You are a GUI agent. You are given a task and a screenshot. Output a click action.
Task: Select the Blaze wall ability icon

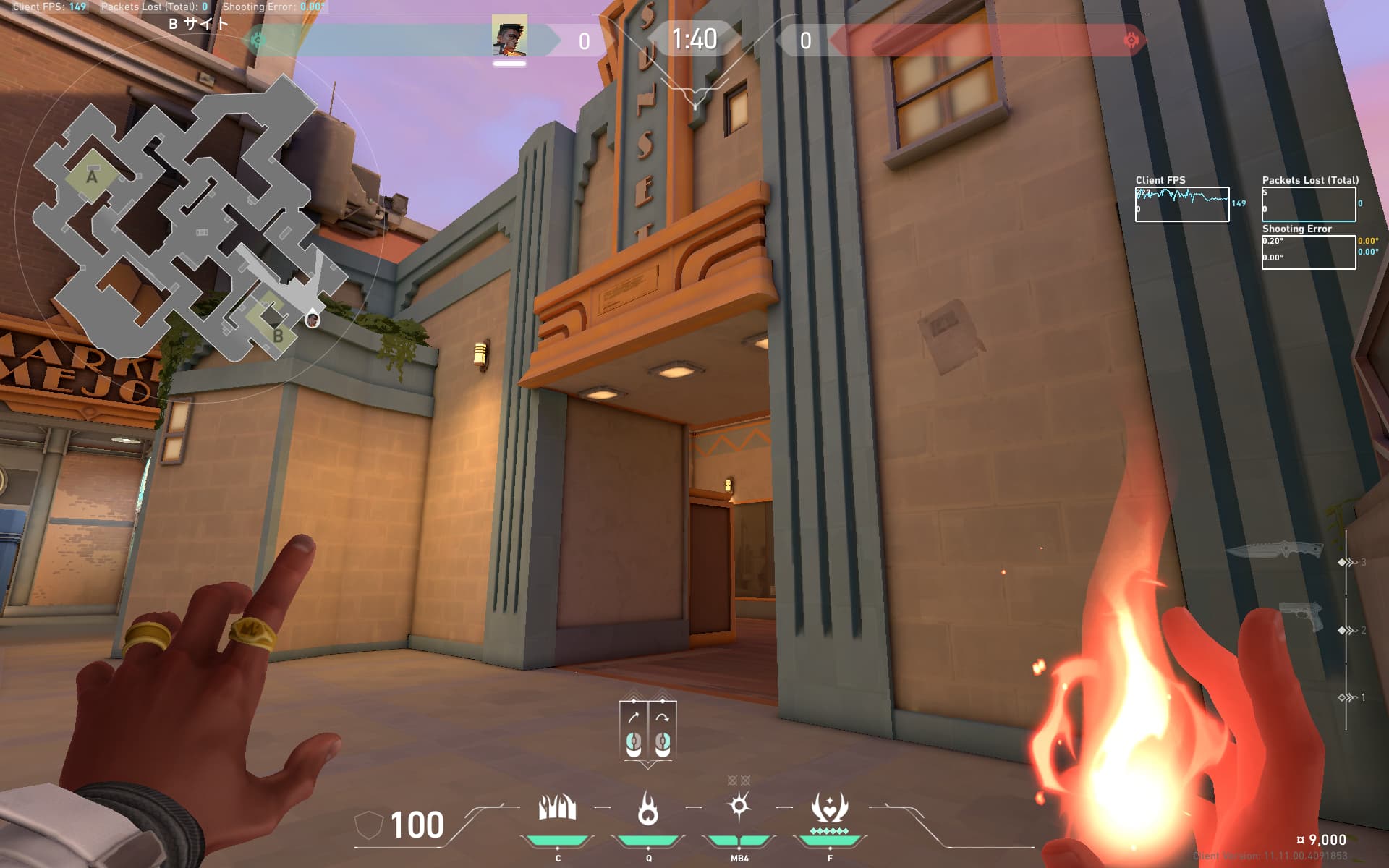point(557,808)
